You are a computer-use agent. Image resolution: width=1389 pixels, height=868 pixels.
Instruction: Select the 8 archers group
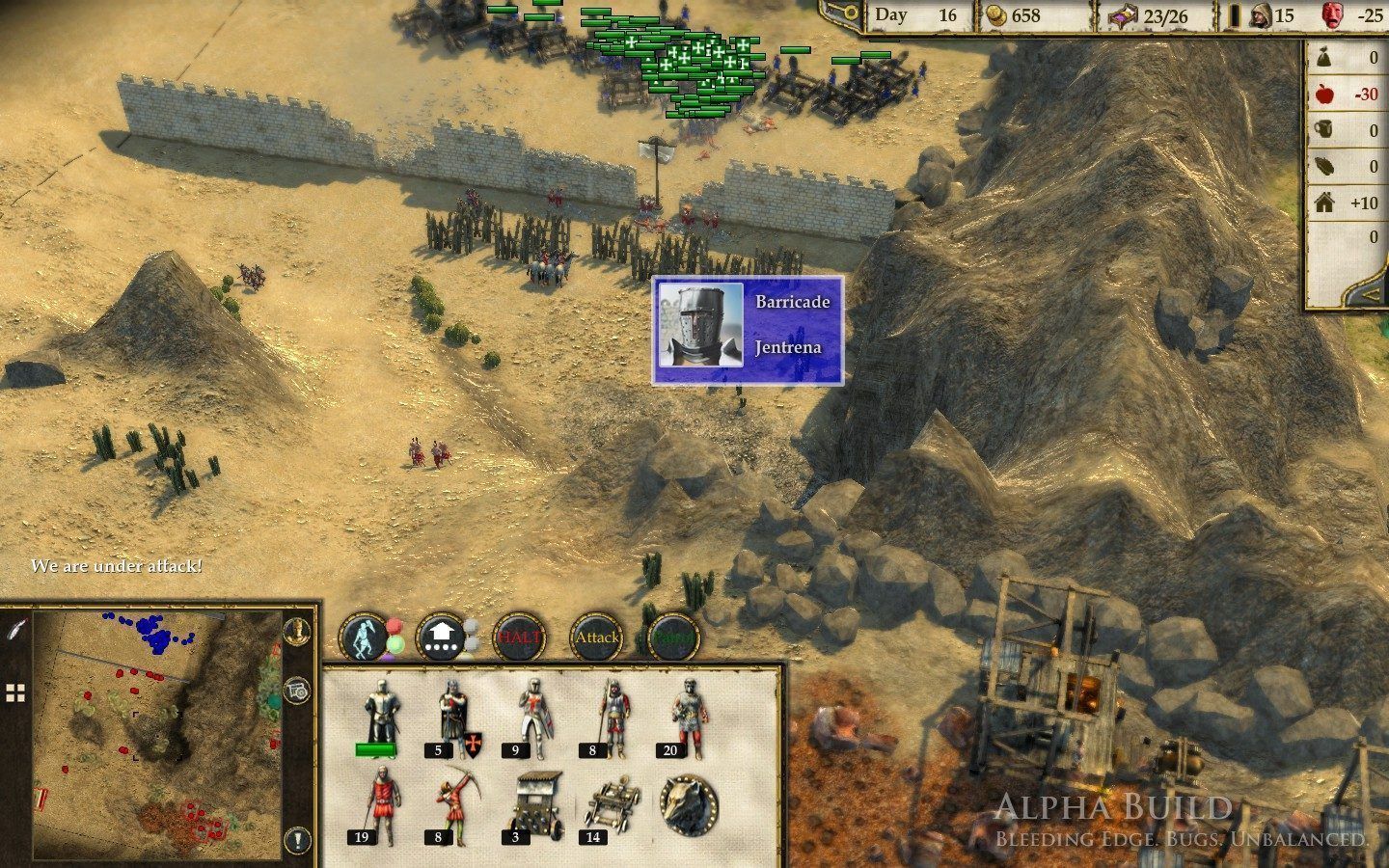[x=452, y=805]
